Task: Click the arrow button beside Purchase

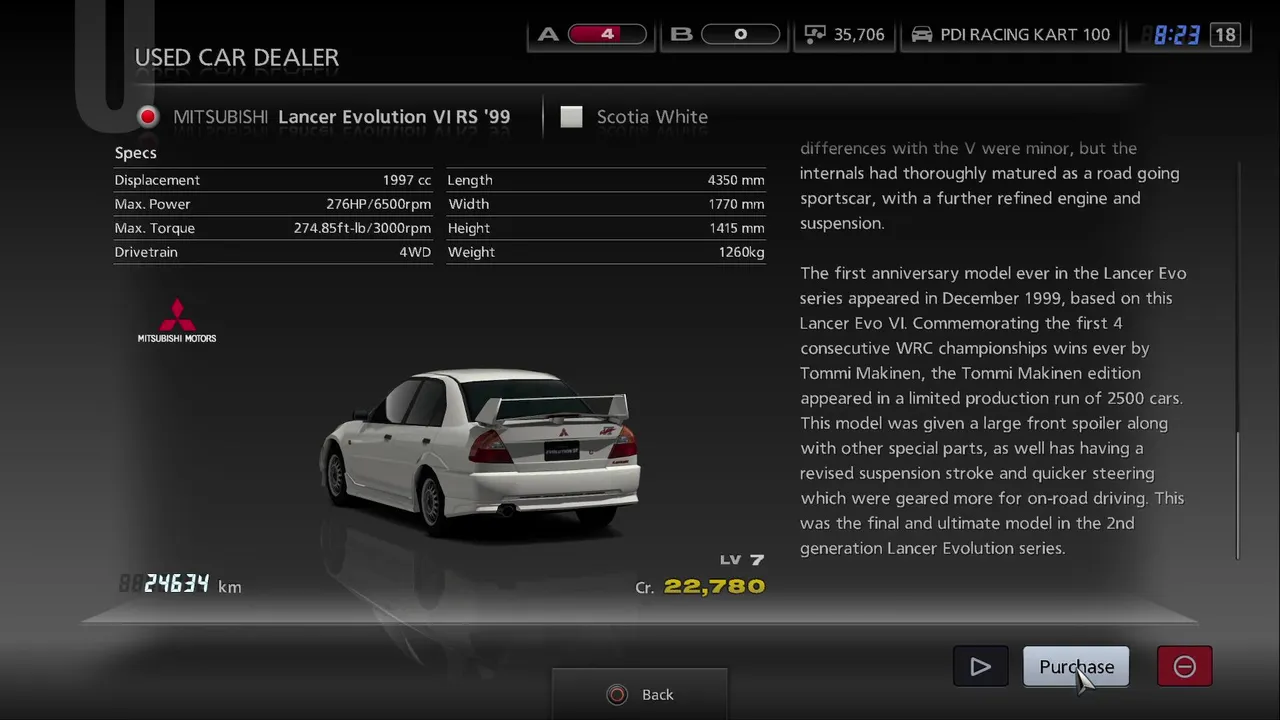Action: tap(980, 667)
